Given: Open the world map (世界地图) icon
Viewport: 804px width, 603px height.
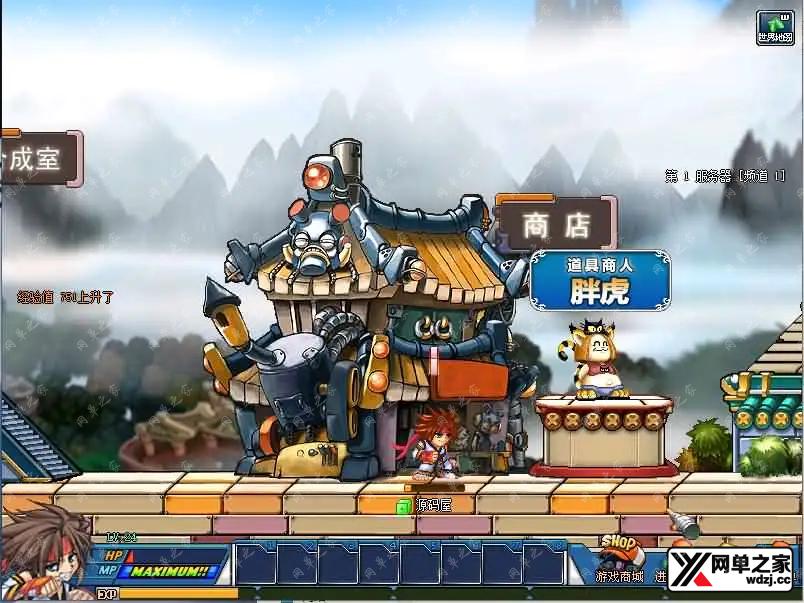Looking at the screenshot, I should coord(775,27).
